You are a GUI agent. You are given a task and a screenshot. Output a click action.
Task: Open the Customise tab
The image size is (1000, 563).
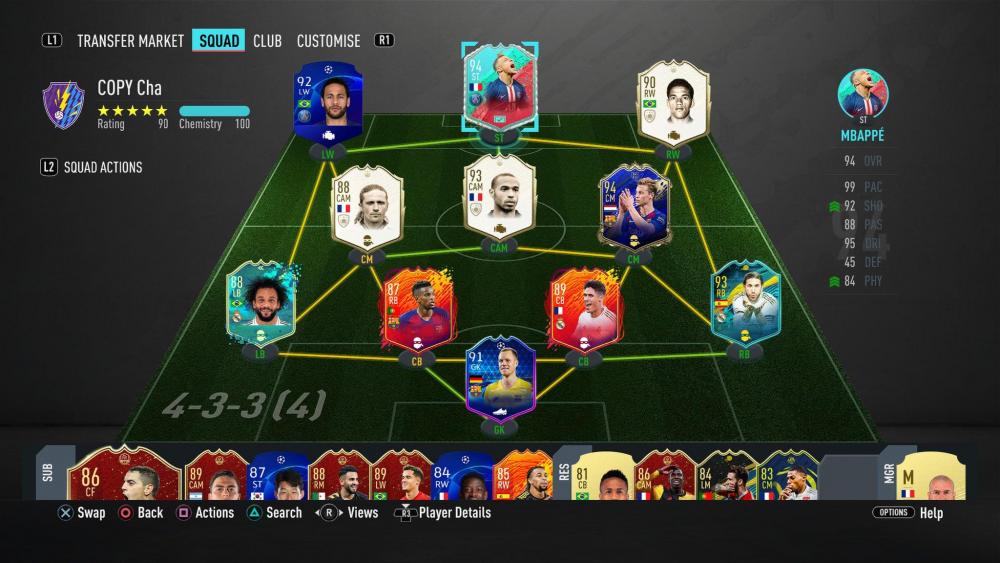[x=328, y=41]
